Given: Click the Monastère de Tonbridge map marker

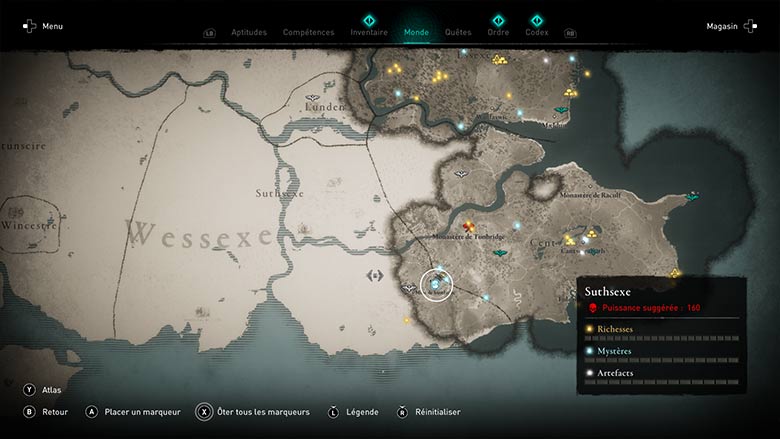Looking at the screenshot, I should click(x=468, y=227).
